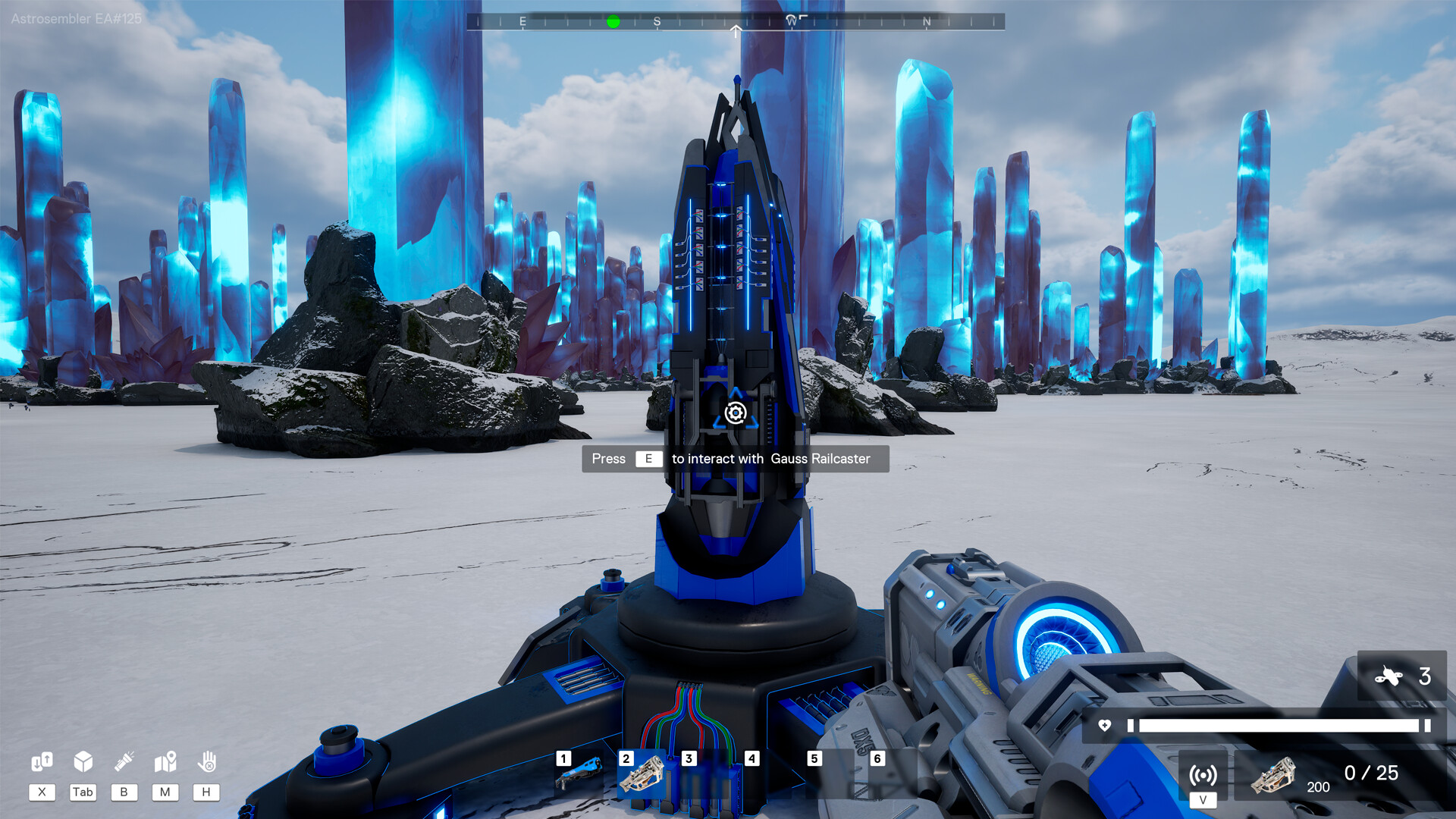Click the green waypoint marker on the compass
The image size is (1456, 819).
[614, 22]
